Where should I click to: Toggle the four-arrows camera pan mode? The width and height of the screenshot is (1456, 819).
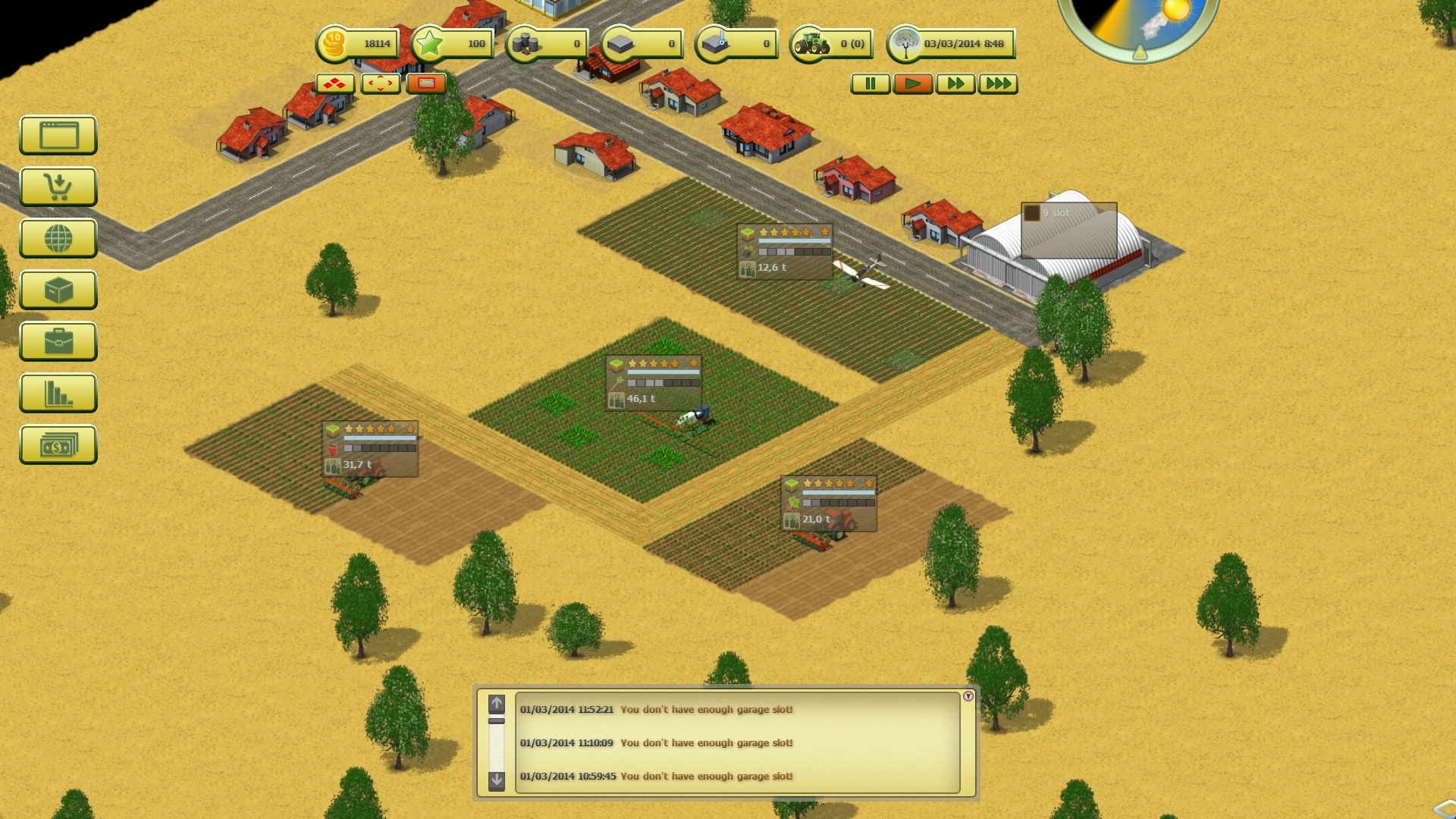[x=381, y=84]
